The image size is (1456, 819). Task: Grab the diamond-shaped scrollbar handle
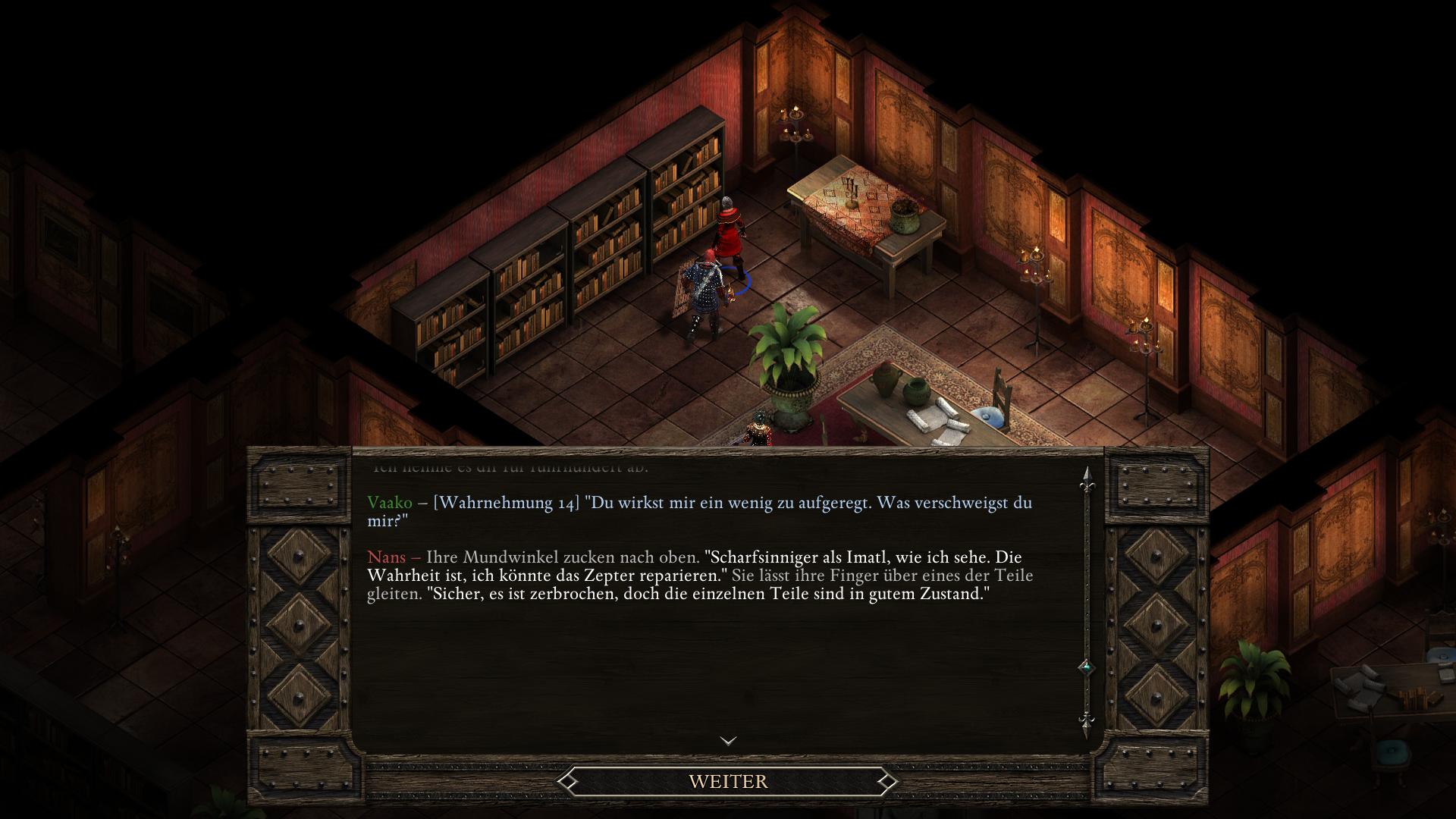1086,667
